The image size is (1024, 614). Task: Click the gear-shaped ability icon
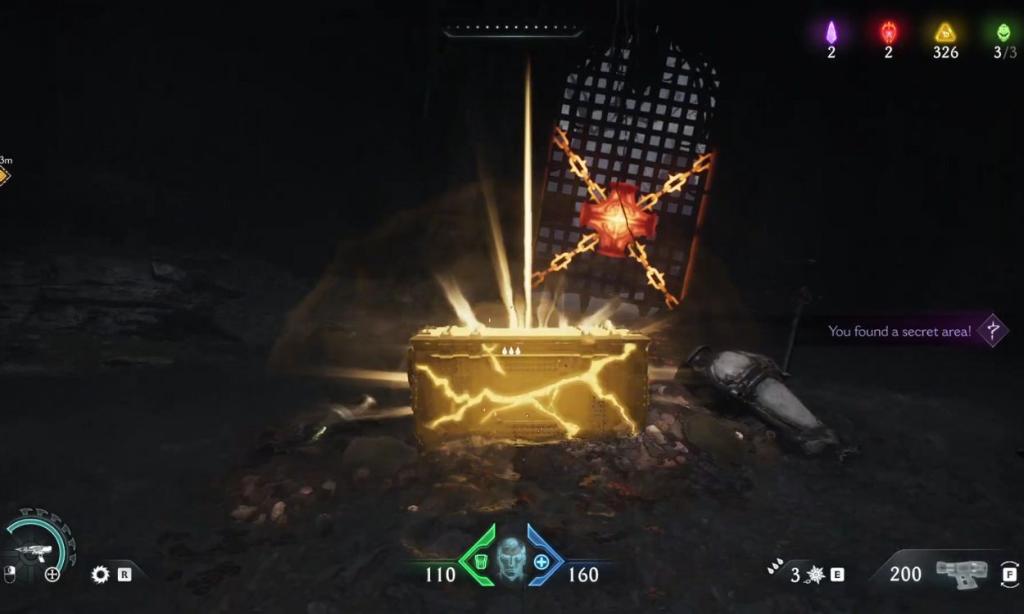[x=99, y=574]
